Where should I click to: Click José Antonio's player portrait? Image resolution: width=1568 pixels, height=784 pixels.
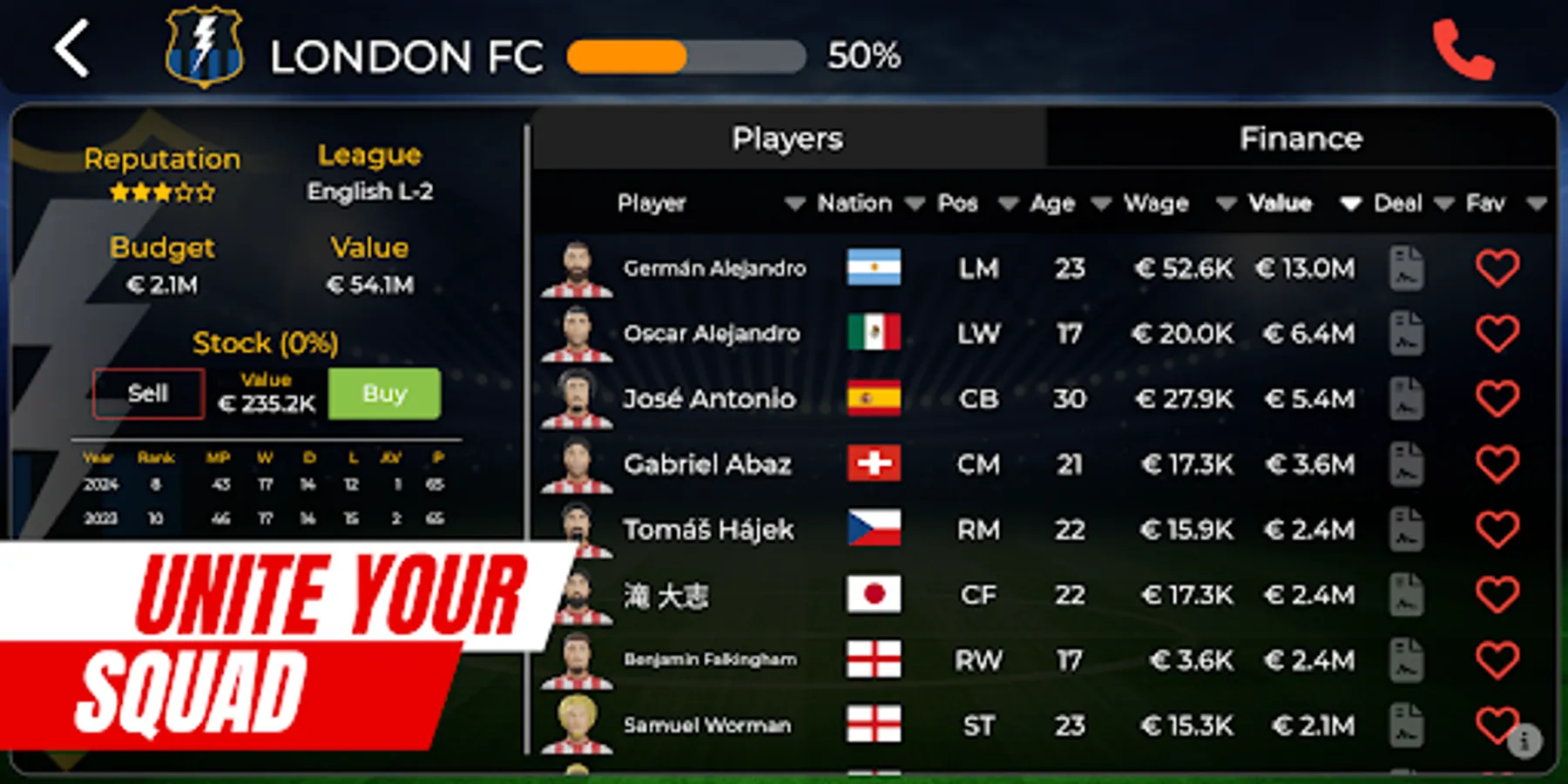(x=578, y=399)
